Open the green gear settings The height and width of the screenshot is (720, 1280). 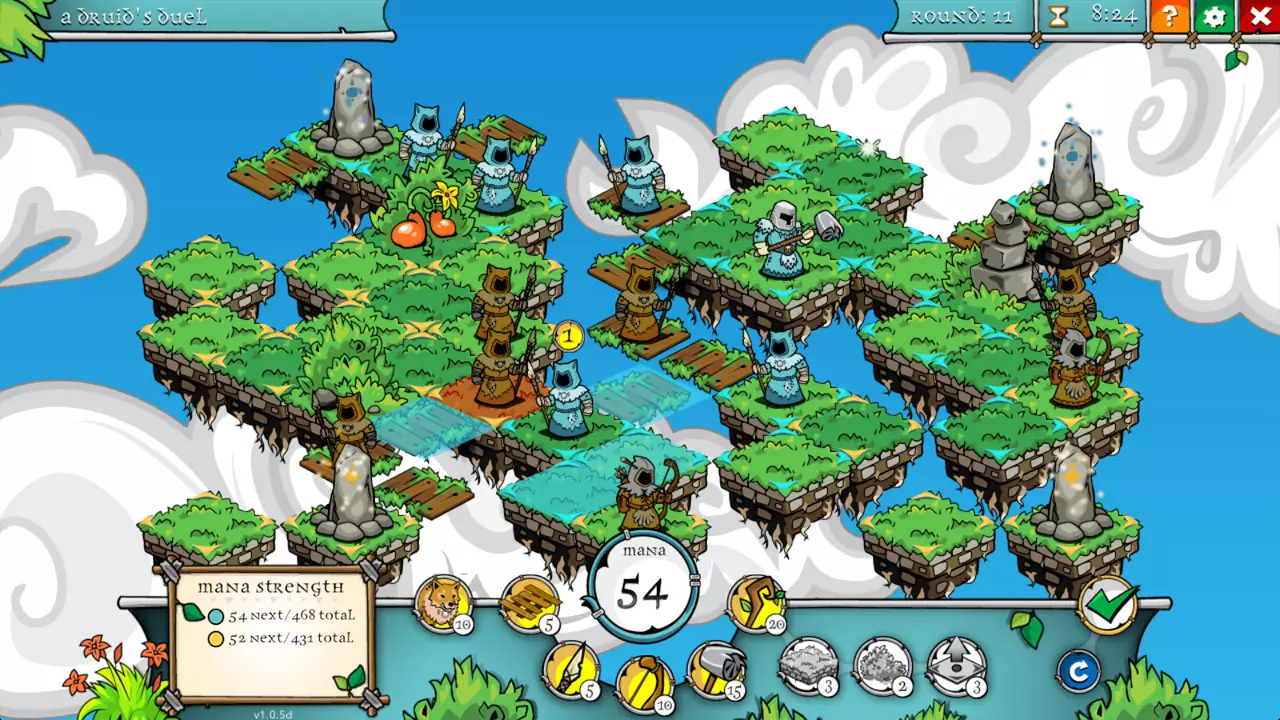pyautogui.click(x=1214, y=17)
